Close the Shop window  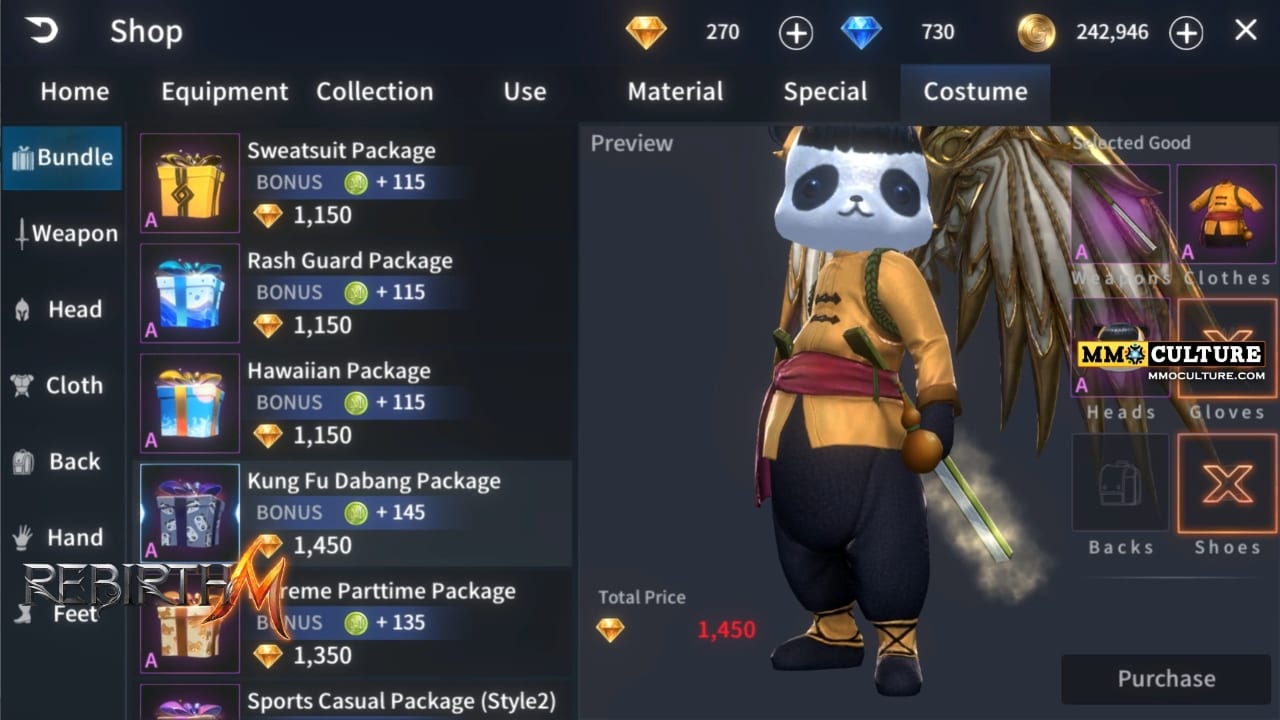pos(1245,31)
